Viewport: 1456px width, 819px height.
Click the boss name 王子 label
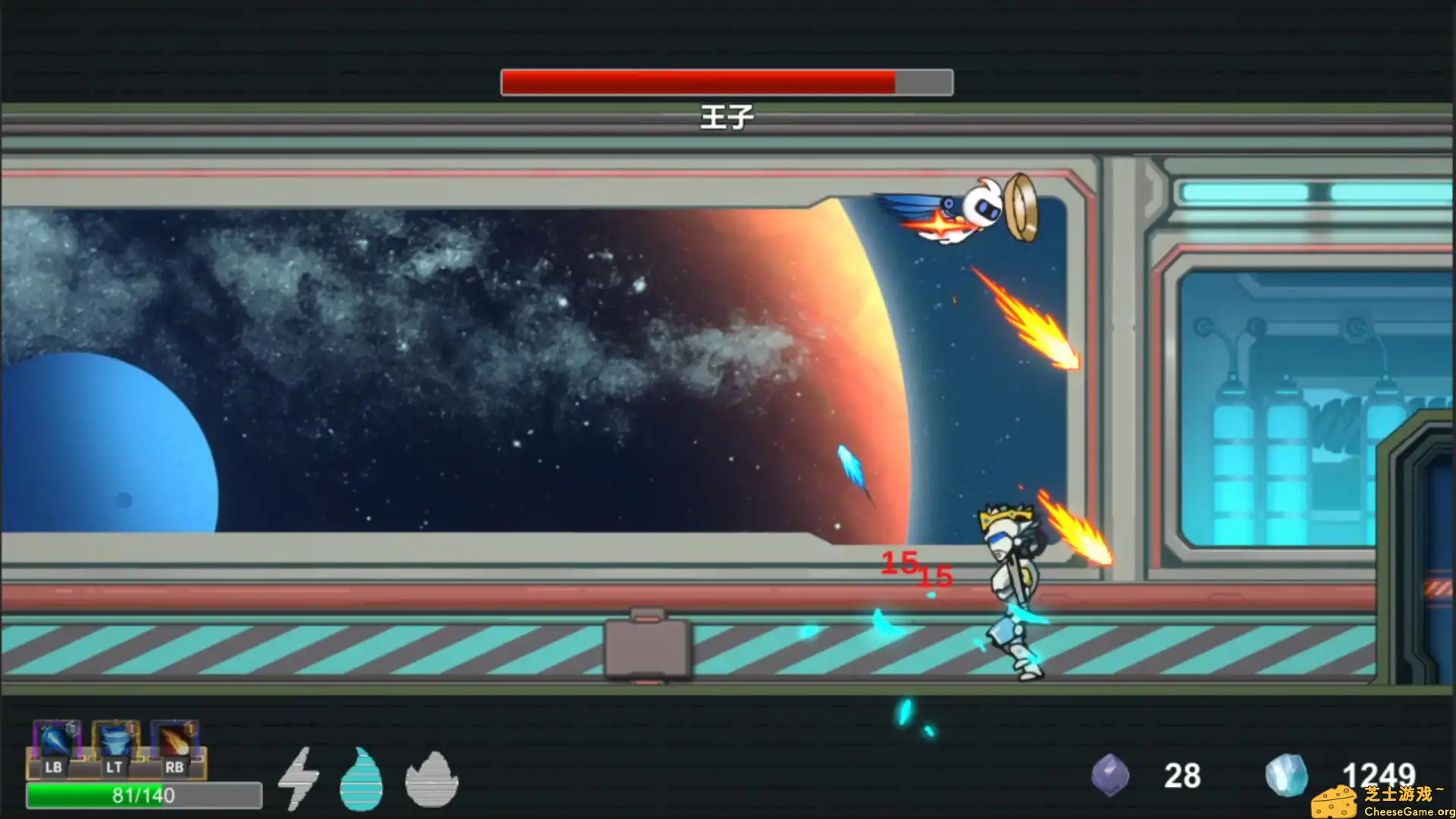[x=726, y=118]
